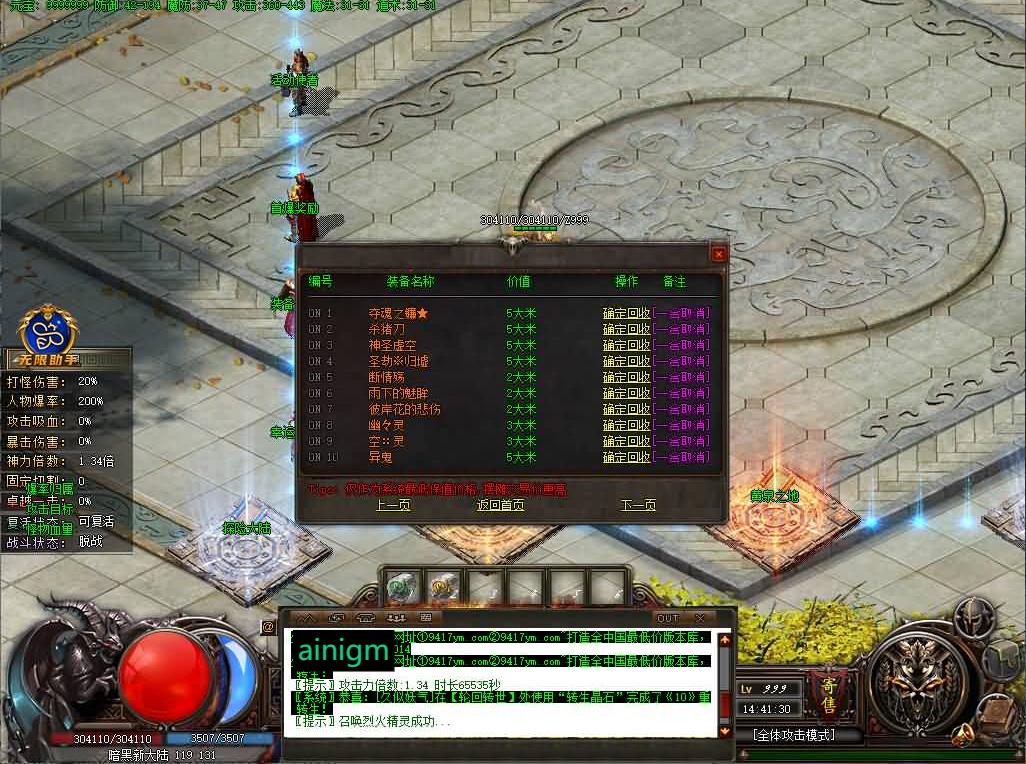Screen dimensions: 1026x764
Task: Confirm recycling of 杀猪刀
Action: [x=626, y=329]
